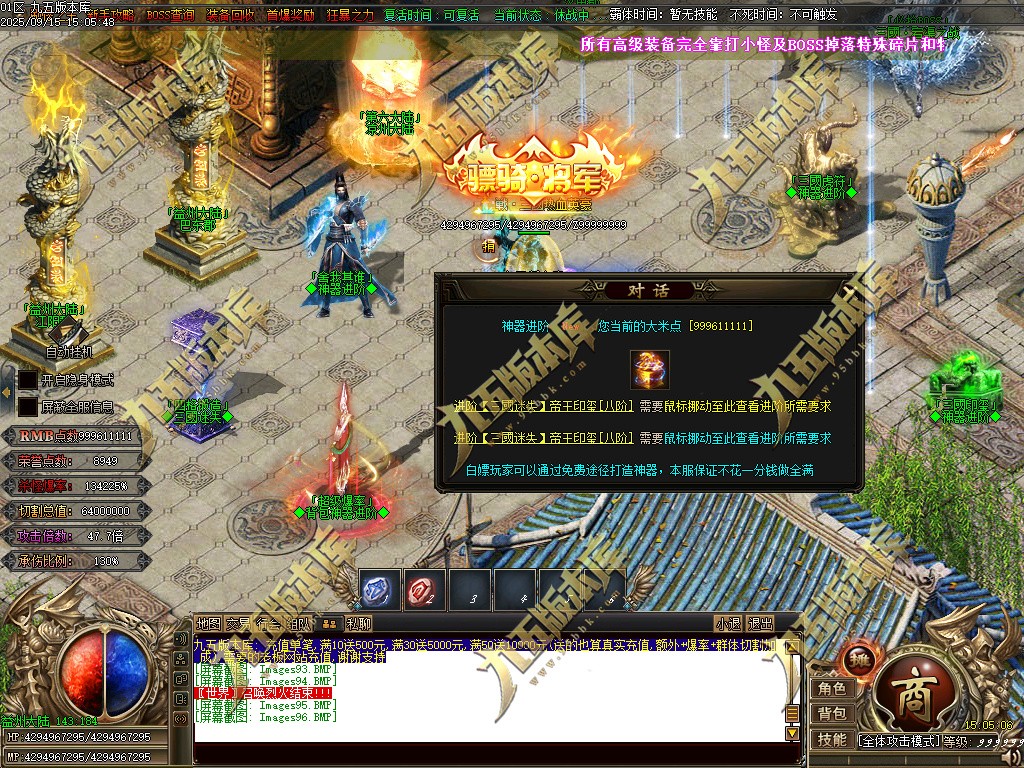
Task: Switch to the 私聊 private chat tab
Action: 359,623
